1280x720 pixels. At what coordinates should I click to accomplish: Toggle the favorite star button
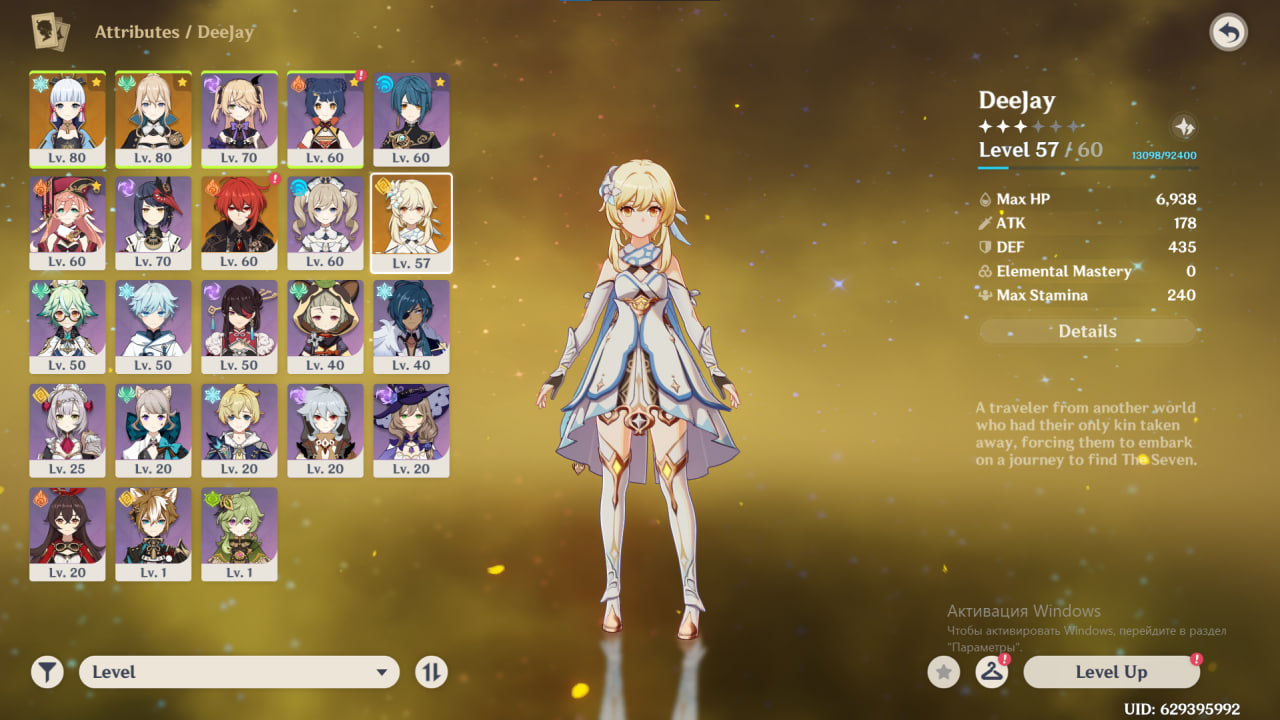(943, 672)
